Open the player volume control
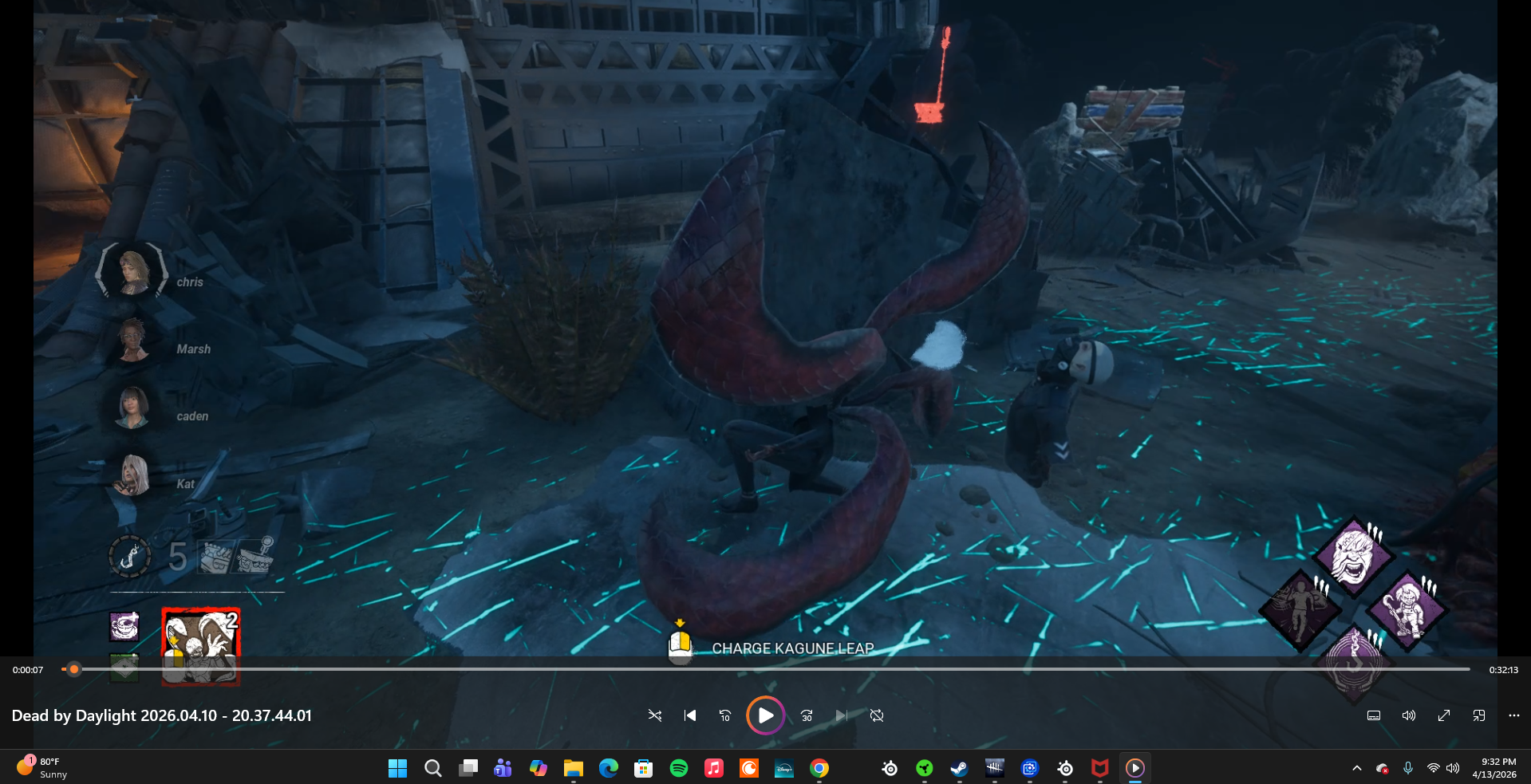Viewport: 1531px width, 784px height. pos(1408,715)
